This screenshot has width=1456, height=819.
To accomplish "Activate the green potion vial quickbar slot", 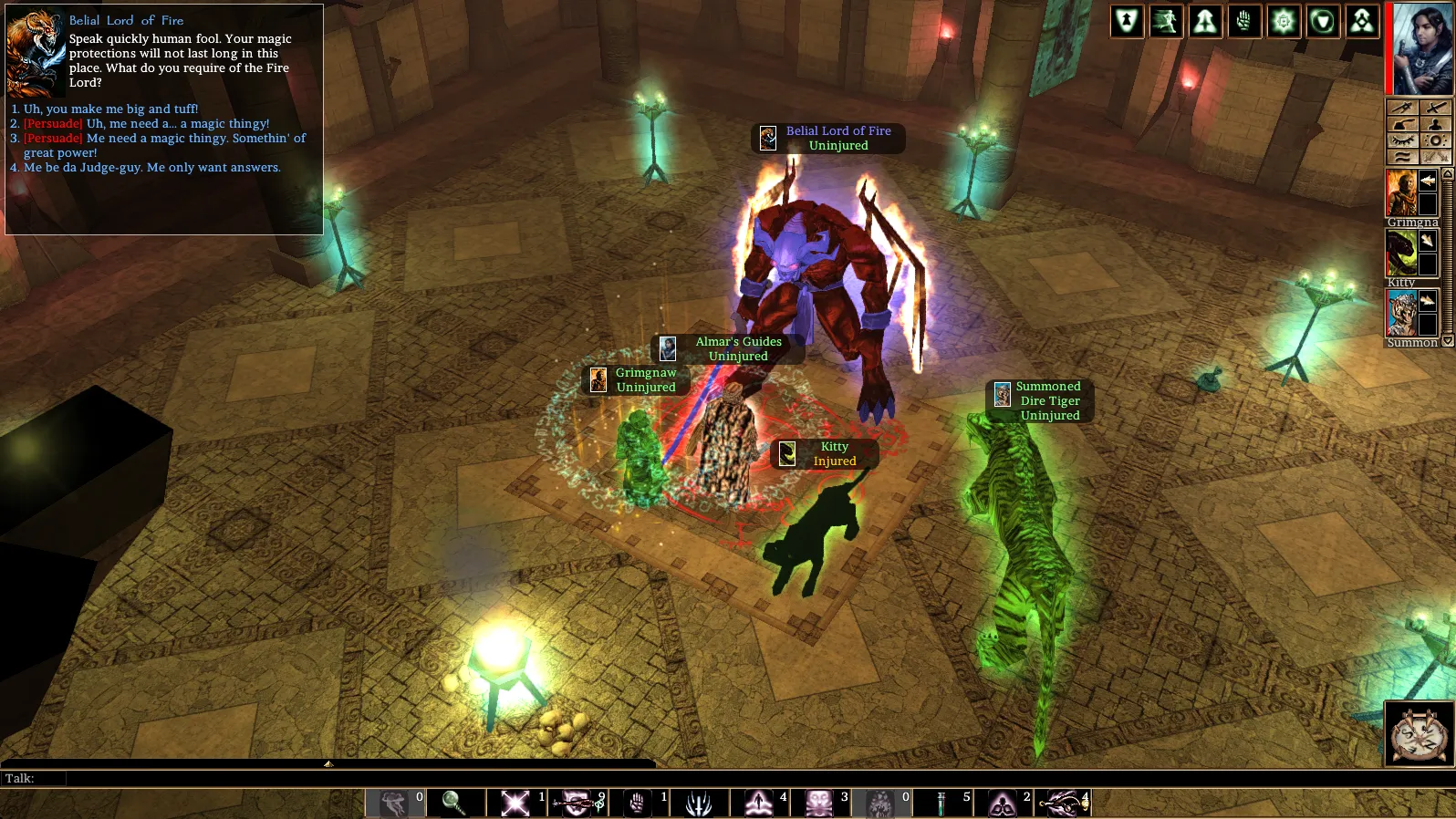I will [x=941, y=803].
